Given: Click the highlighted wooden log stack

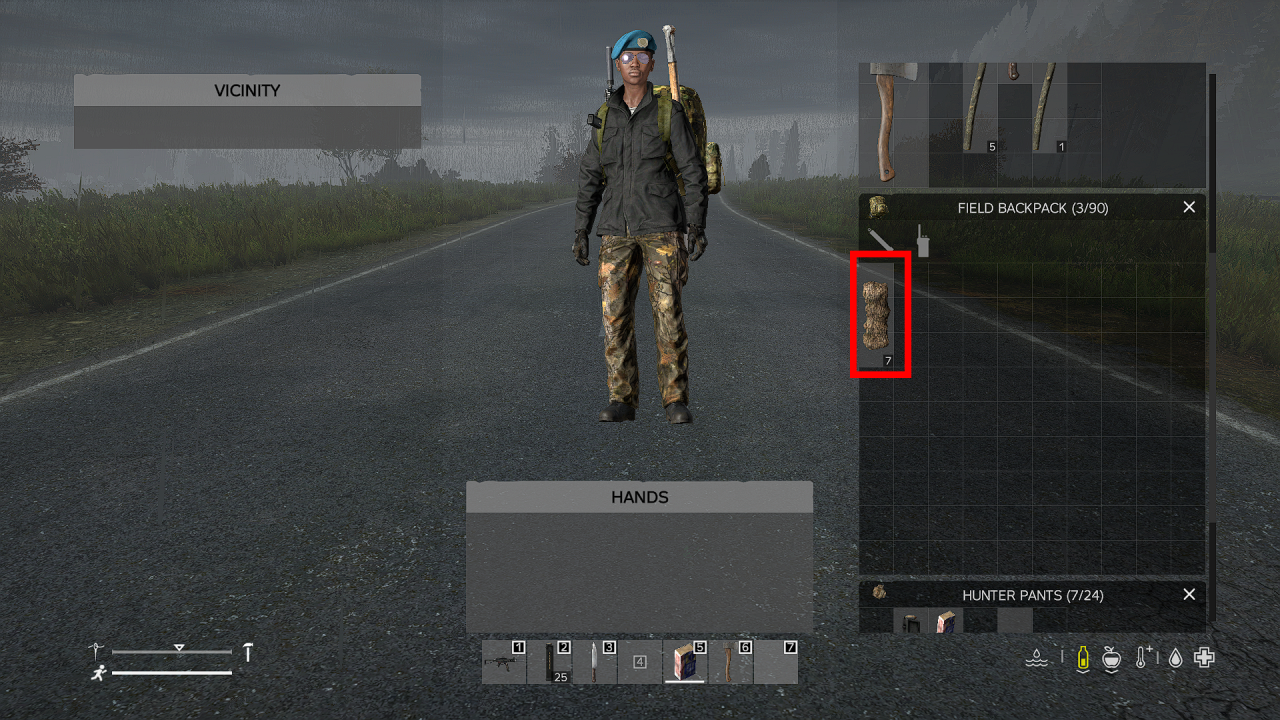Looking at the screenshot, I should click(x=878, y=315).
